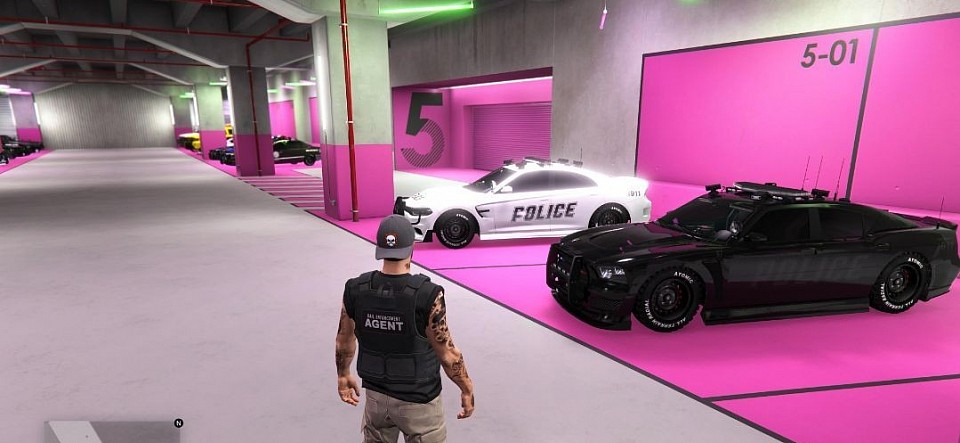This screenshot has height=443, width=960.
Task: Click the minimap in the corner
Action: (110, 432)
